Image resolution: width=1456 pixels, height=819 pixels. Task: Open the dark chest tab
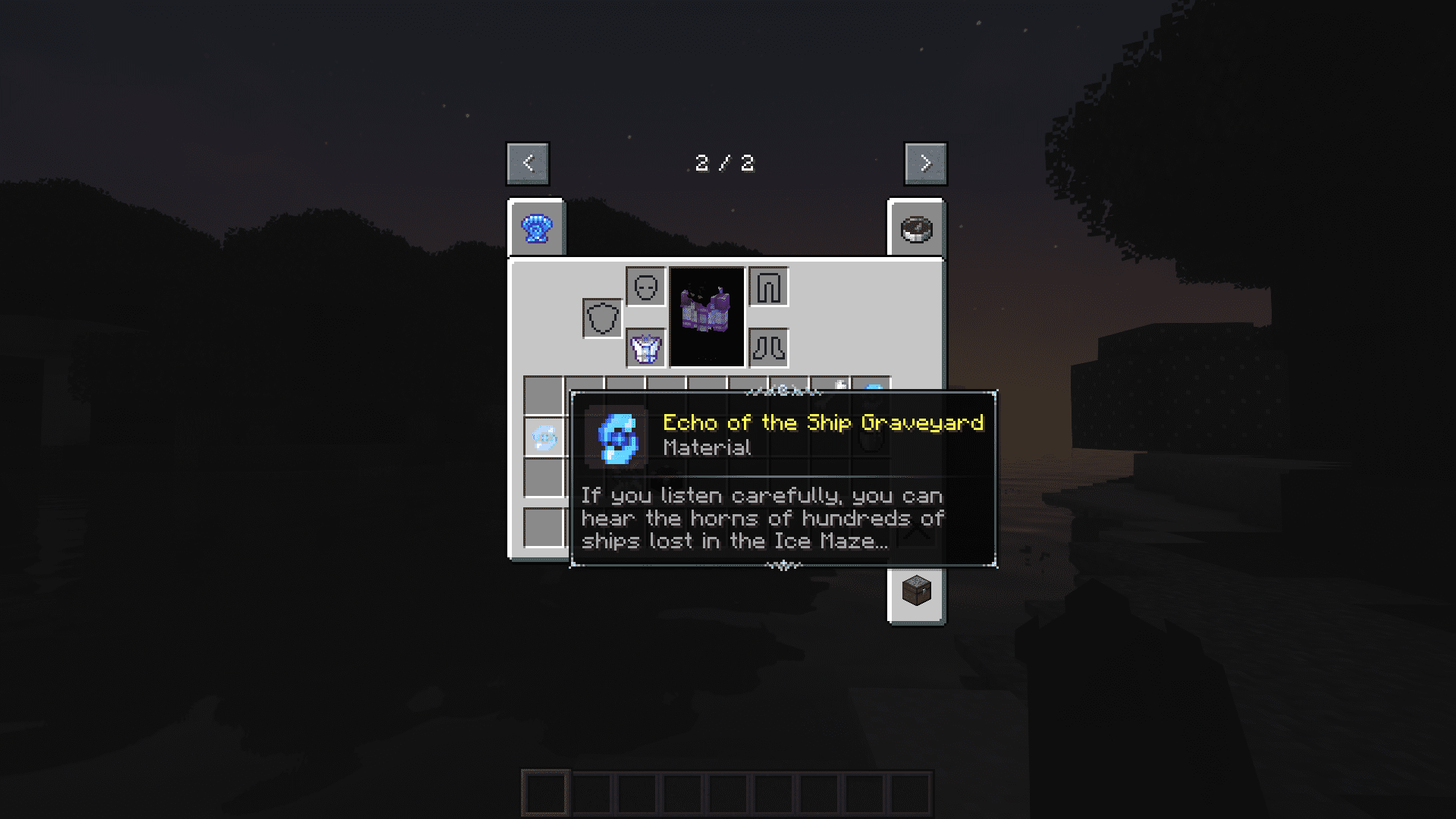click(916, 591)
